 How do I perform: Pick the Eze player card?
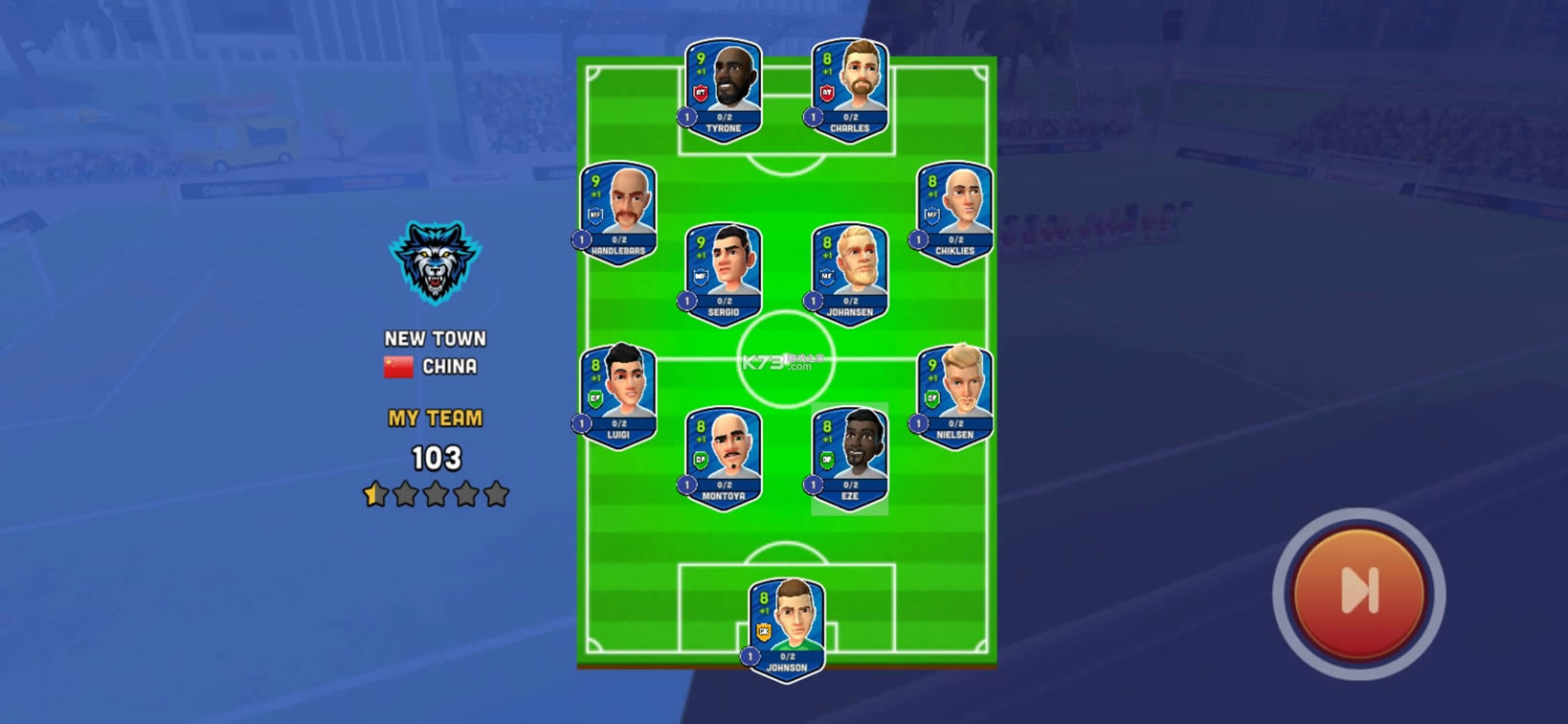tap(850, 459)
